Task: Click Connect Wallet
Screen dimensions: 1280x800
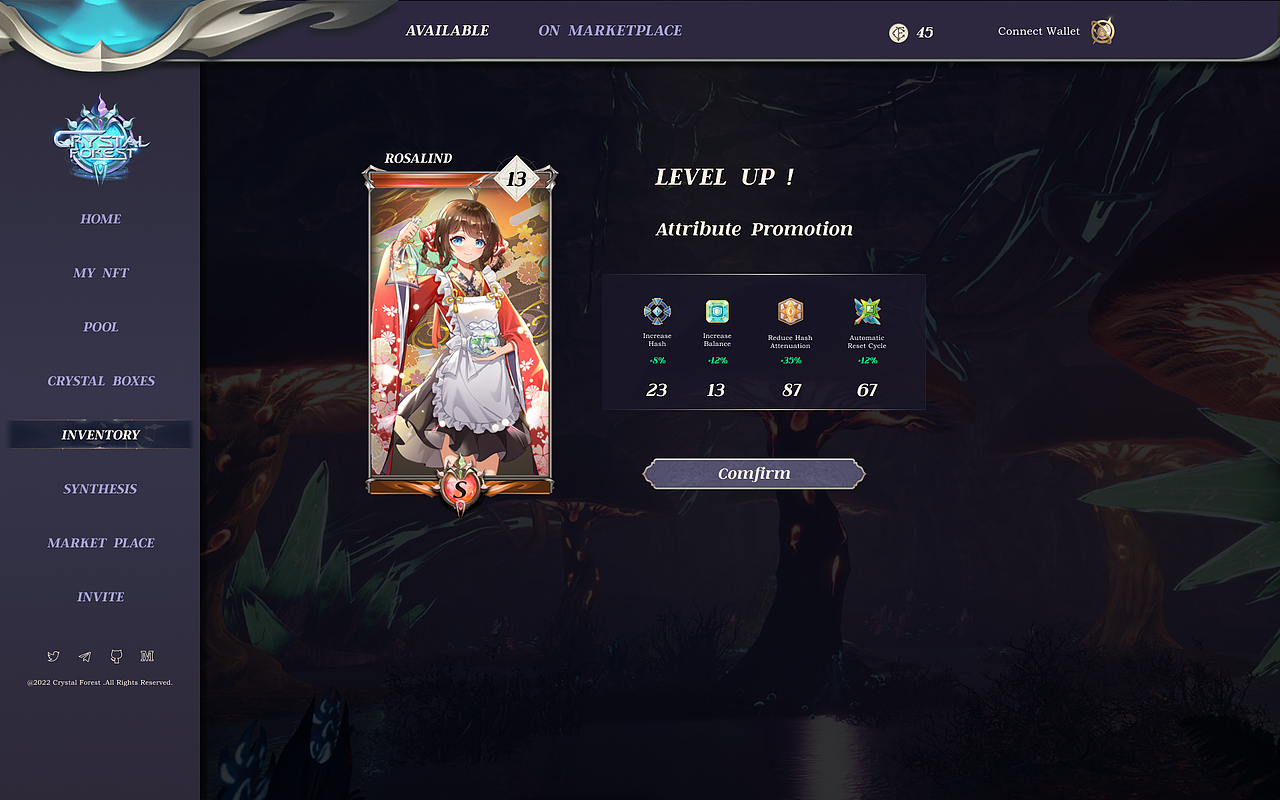Action: (1038, 31)
